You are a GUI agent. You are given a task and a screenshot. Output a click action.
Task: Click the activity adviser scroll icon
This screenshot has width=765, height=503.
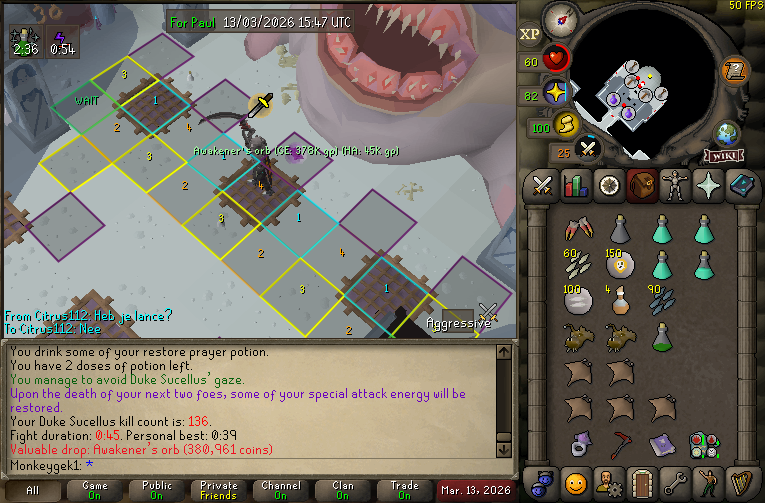click(734, 70)
